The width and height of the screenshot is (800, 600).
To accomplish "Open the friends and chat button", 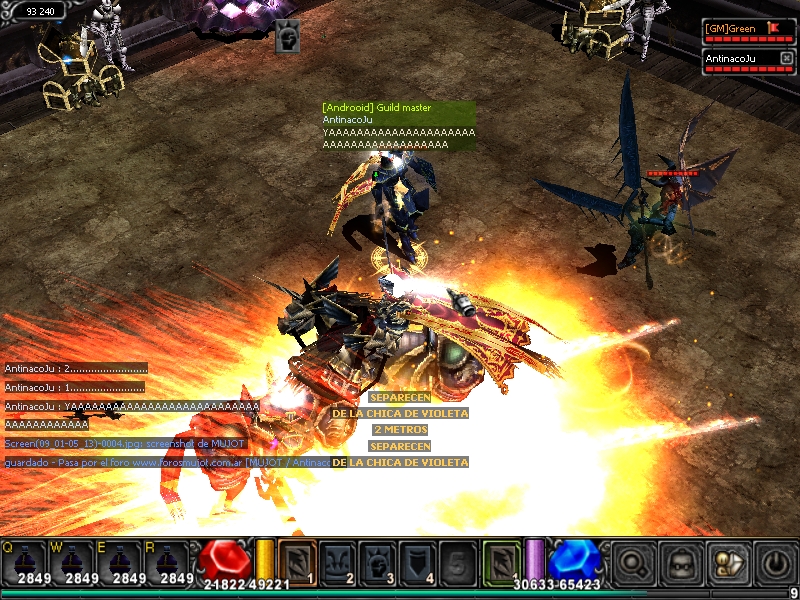I will click(727, 563).
